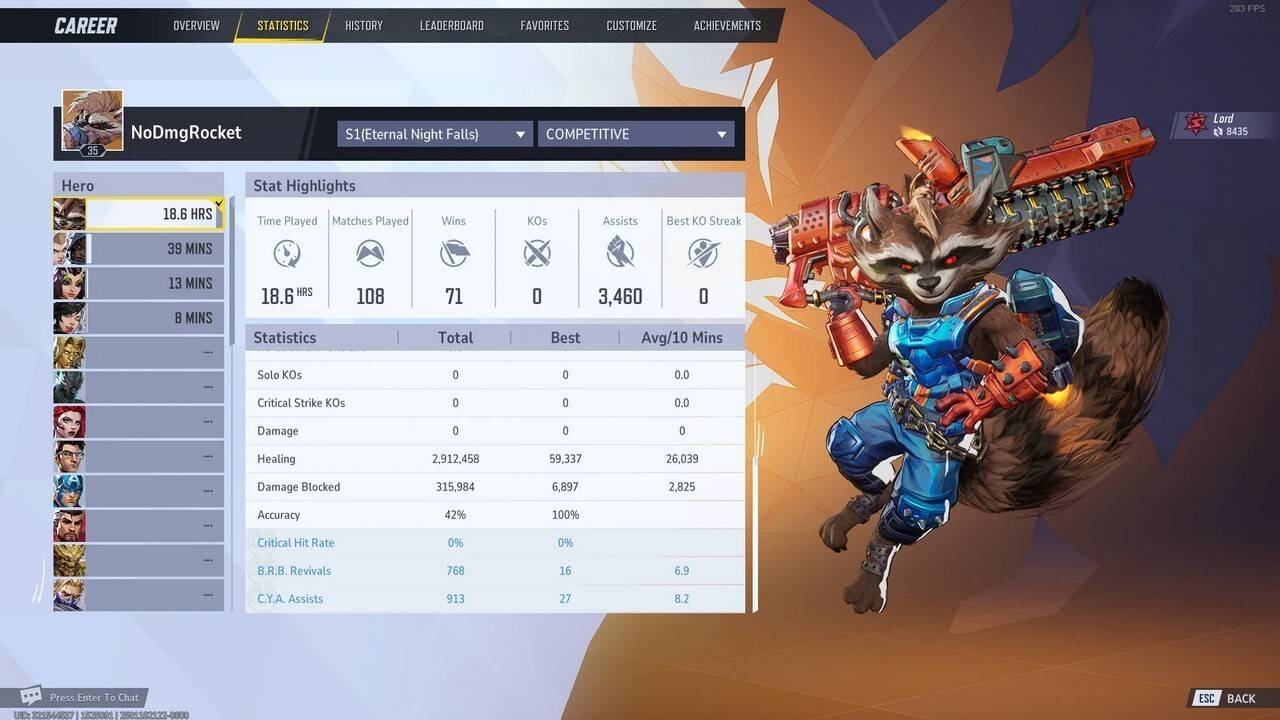Click the Matches Played stat icon
Image resolution: width=1280 pixels, height=720 pixels.
click(370, 254)
